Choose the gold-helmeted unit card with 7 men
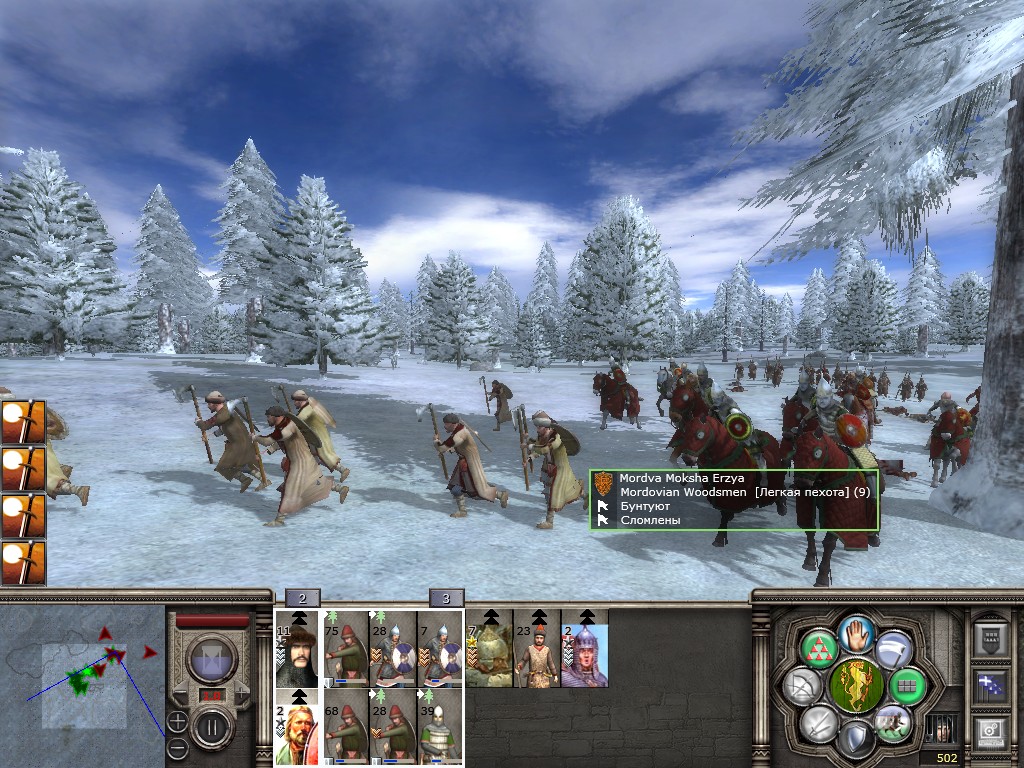Screen dimensions: 1024x768 (x=490, y=648)
